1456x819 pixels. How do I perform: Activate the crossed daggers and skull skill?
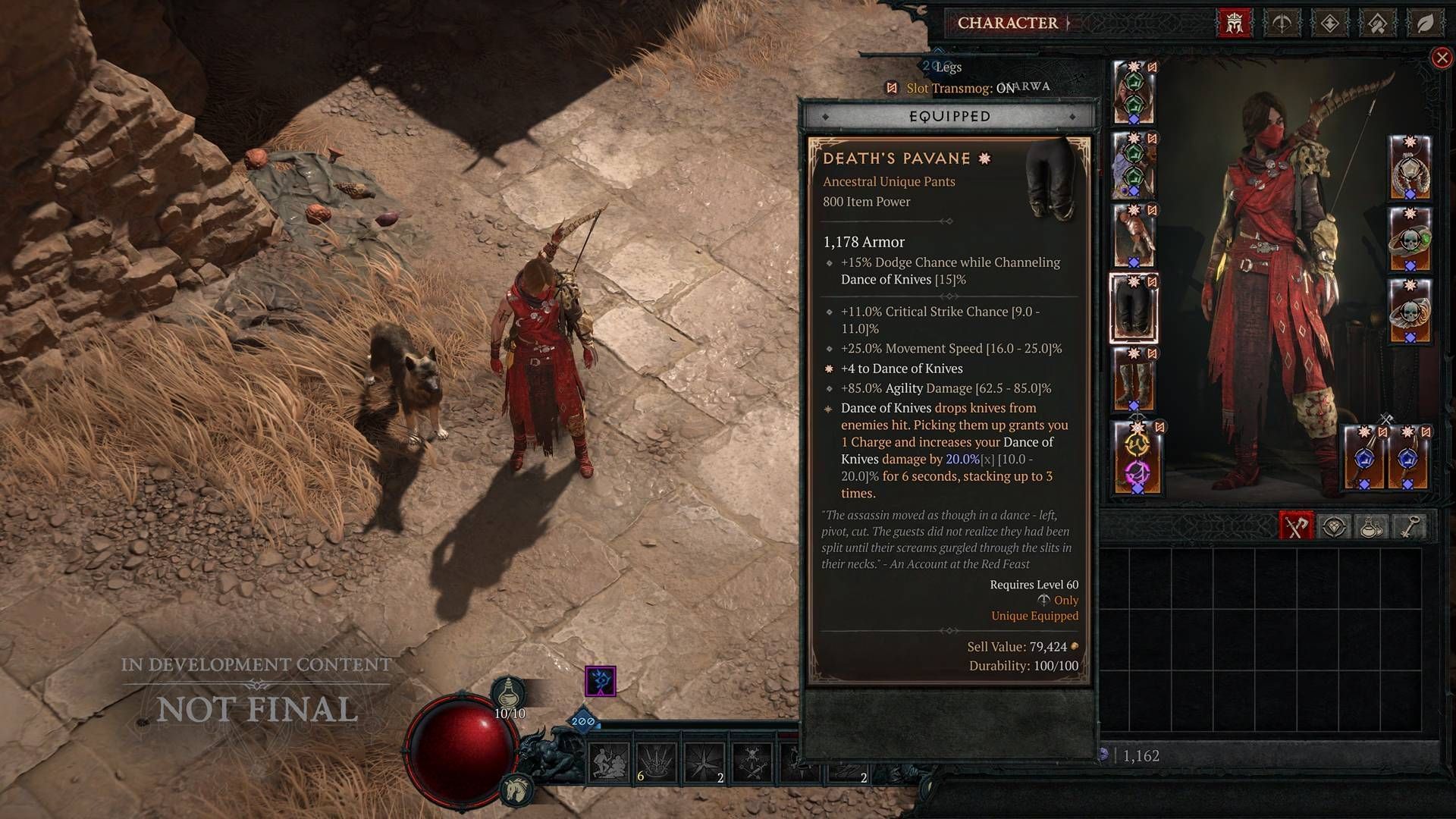[752, 762]
